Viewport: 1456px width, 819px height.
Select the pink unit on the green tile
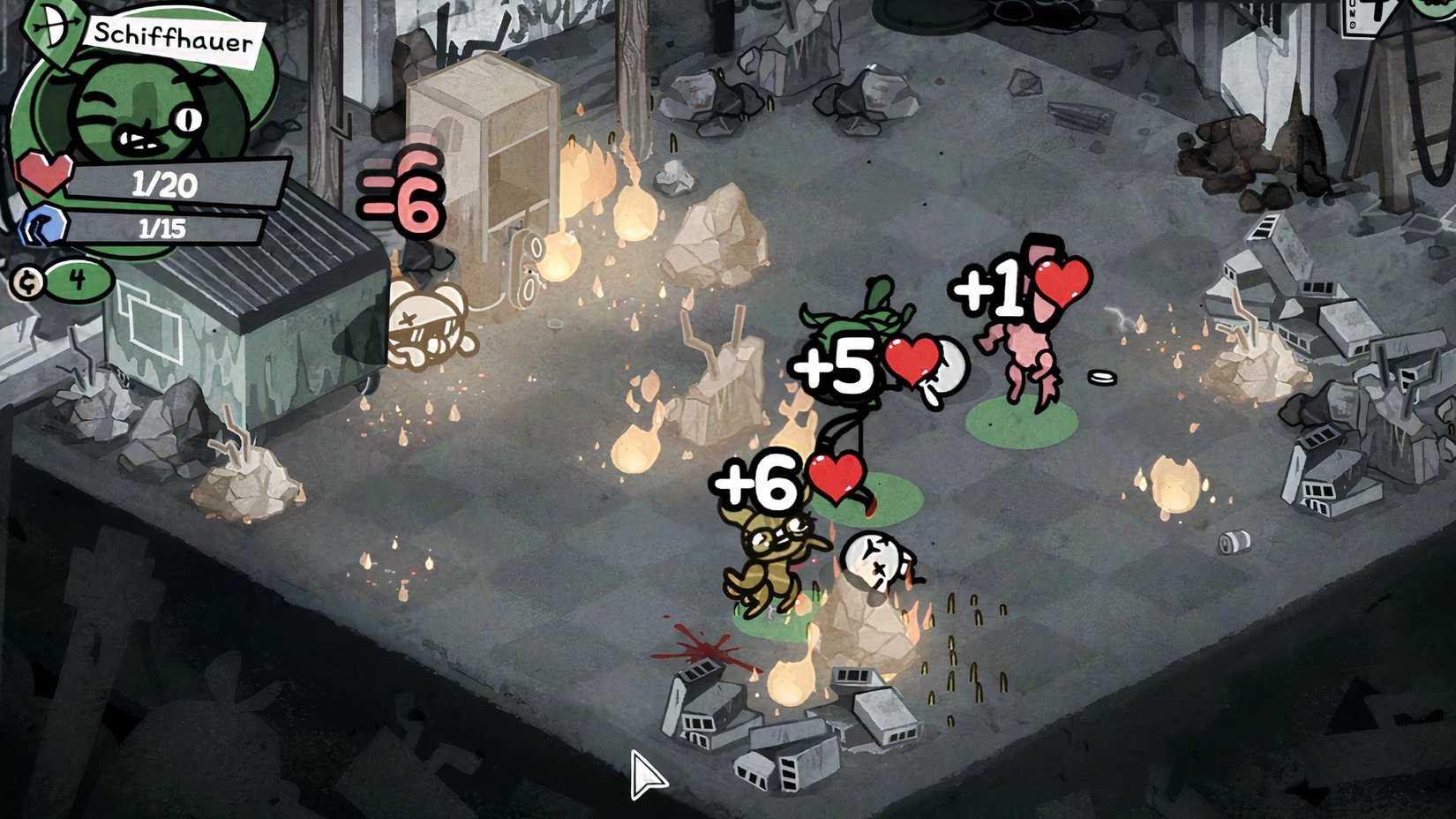click(1028, 353)
